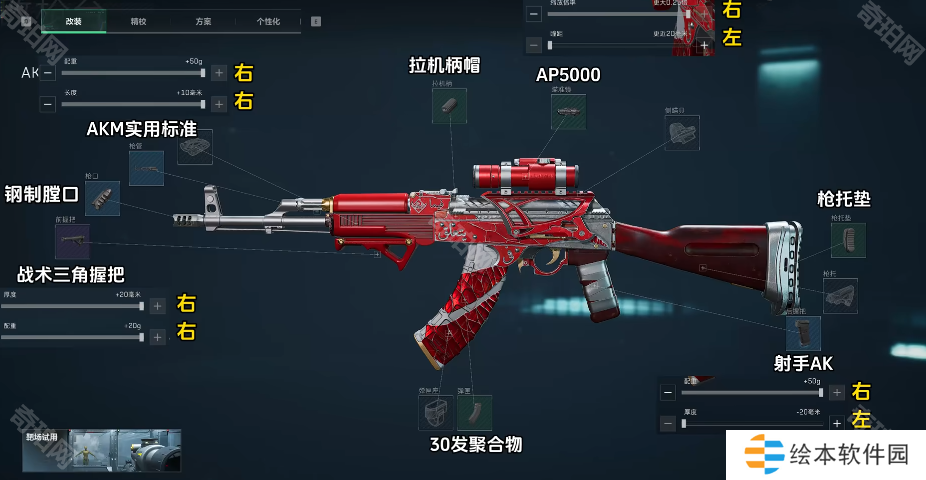The image size is (926, 480).
Task: Select the 方案 tab
Action: click(x=203, y=21)
